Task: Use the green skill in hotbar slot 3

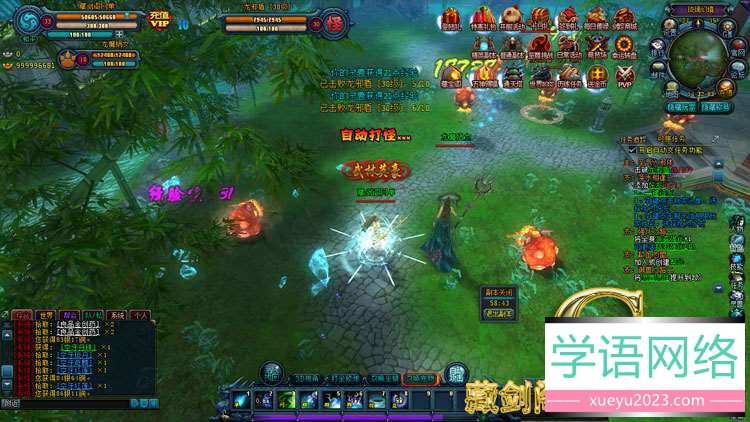Action: point(285,400)
